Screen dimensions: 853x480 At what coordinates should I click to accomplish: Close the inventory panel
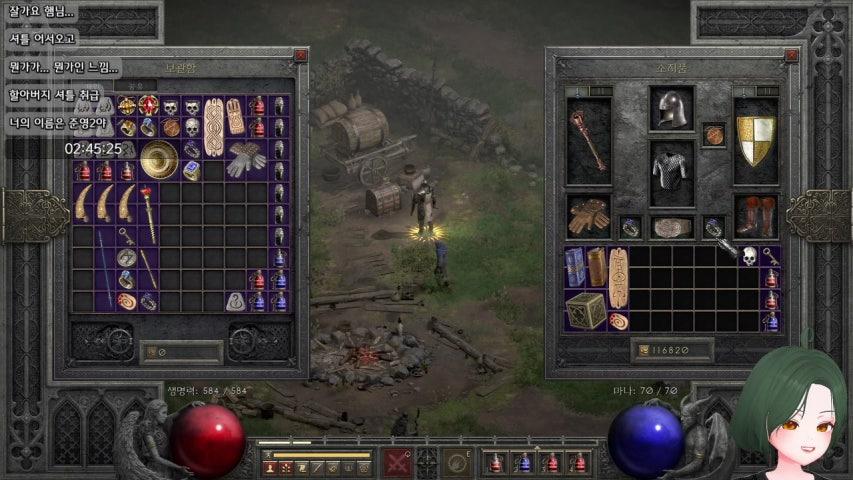[791, 56]
